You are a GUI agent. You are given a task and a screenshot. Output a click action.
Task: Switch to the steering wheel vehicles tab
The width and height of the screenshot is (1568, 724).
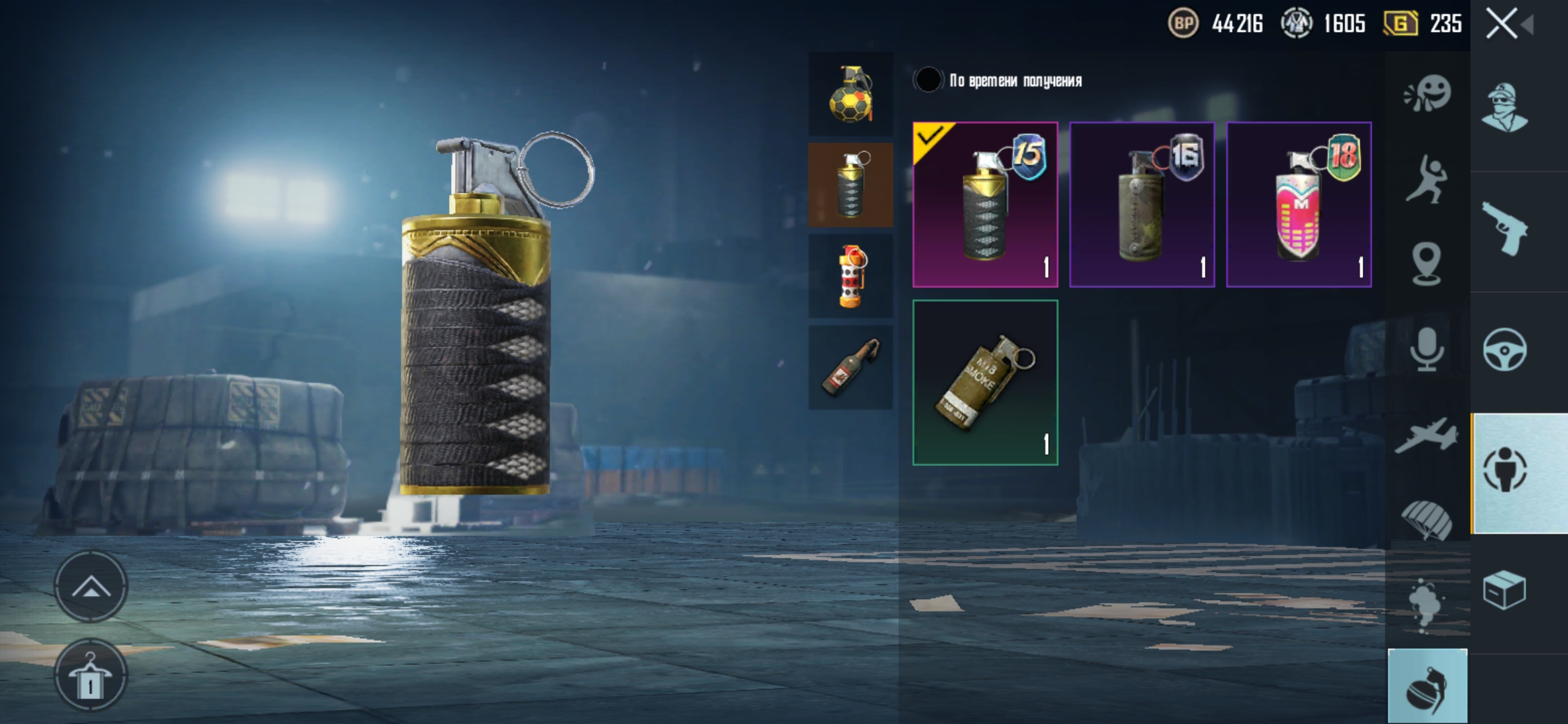point(1505,350)
